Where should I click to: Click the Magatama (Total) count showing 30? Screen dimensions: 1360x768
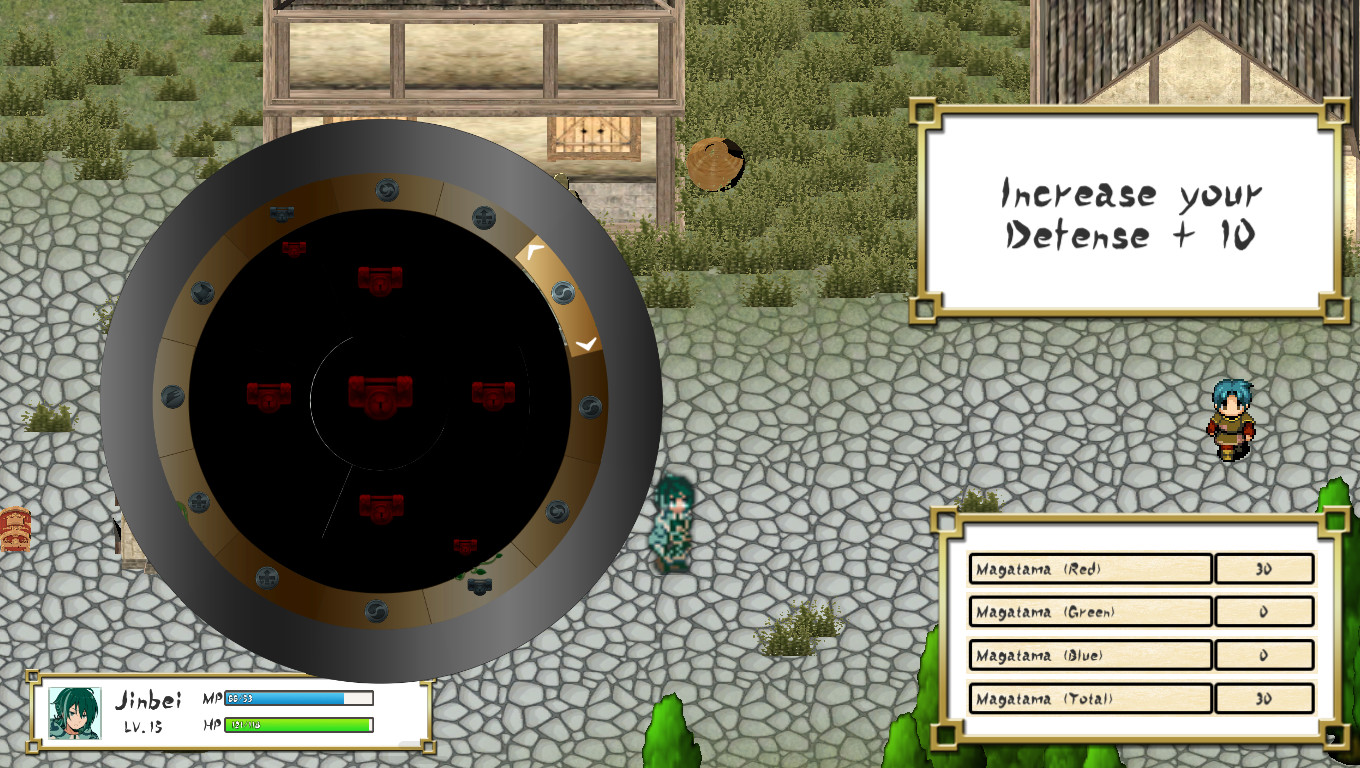coord(1264,697)
